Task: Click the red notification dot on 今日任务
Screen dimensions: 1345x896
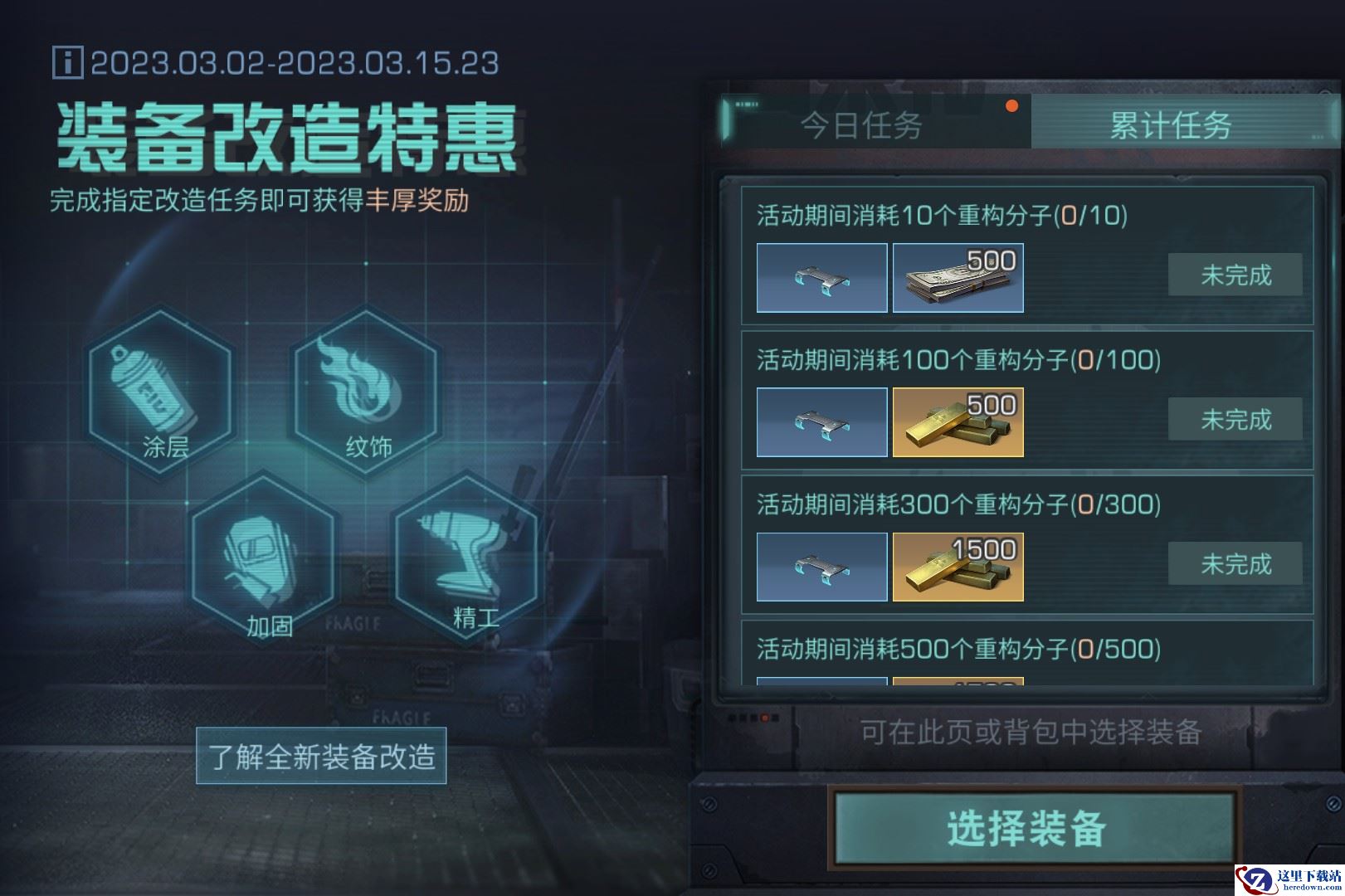Action: click(1013, 106)
